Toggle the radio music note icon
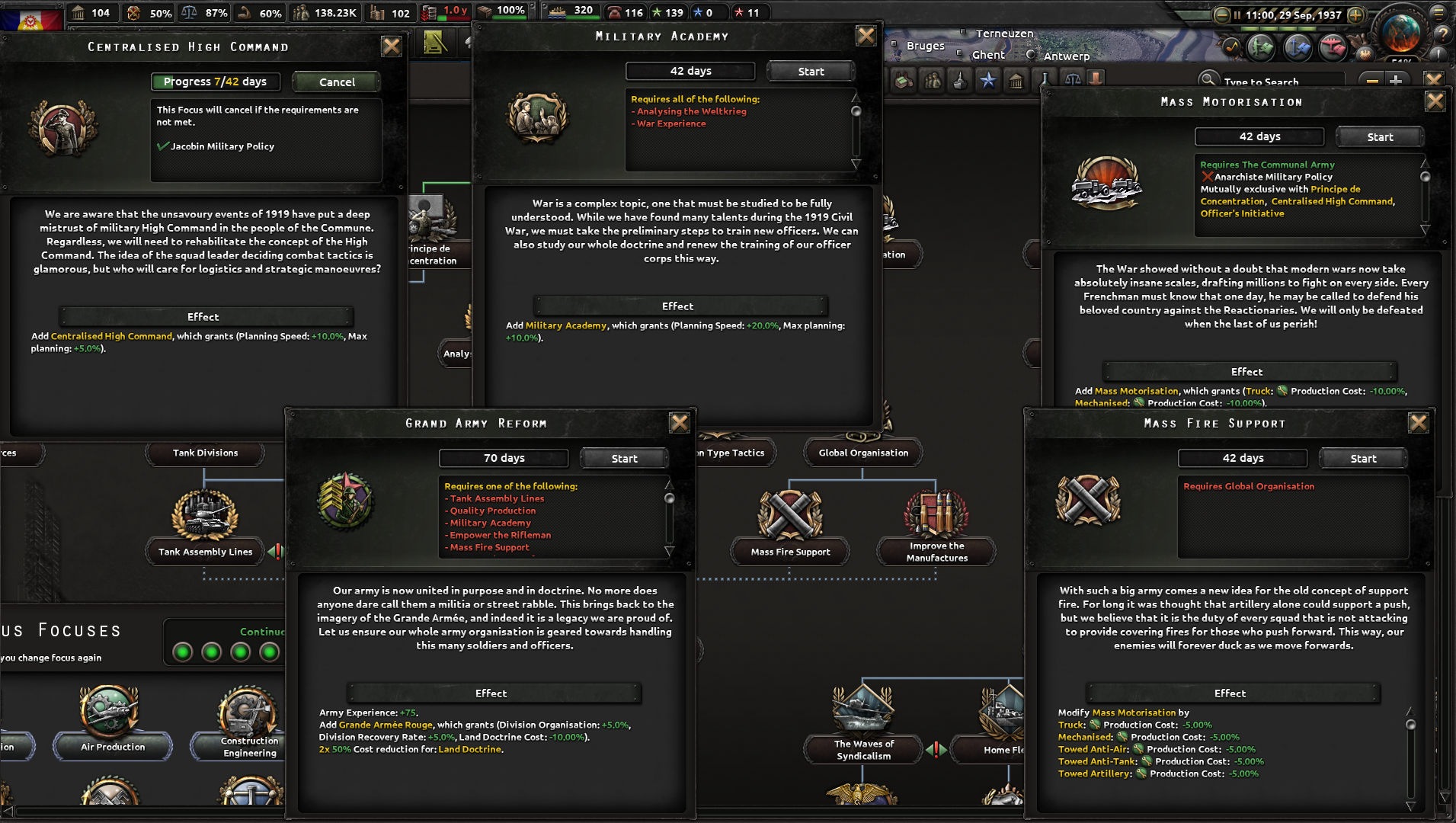1456x823 pixels. pyautogui.click(x=1231, y=46)
